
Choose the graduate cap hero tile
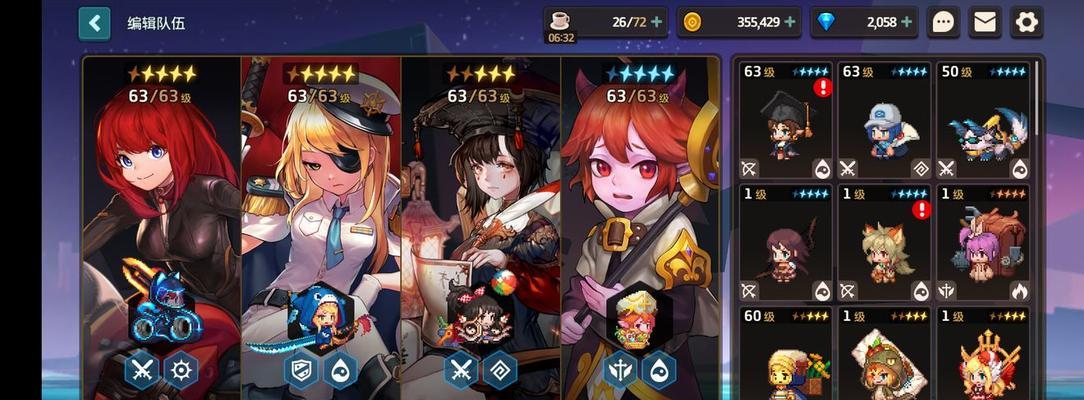click(x=787, y=121)
